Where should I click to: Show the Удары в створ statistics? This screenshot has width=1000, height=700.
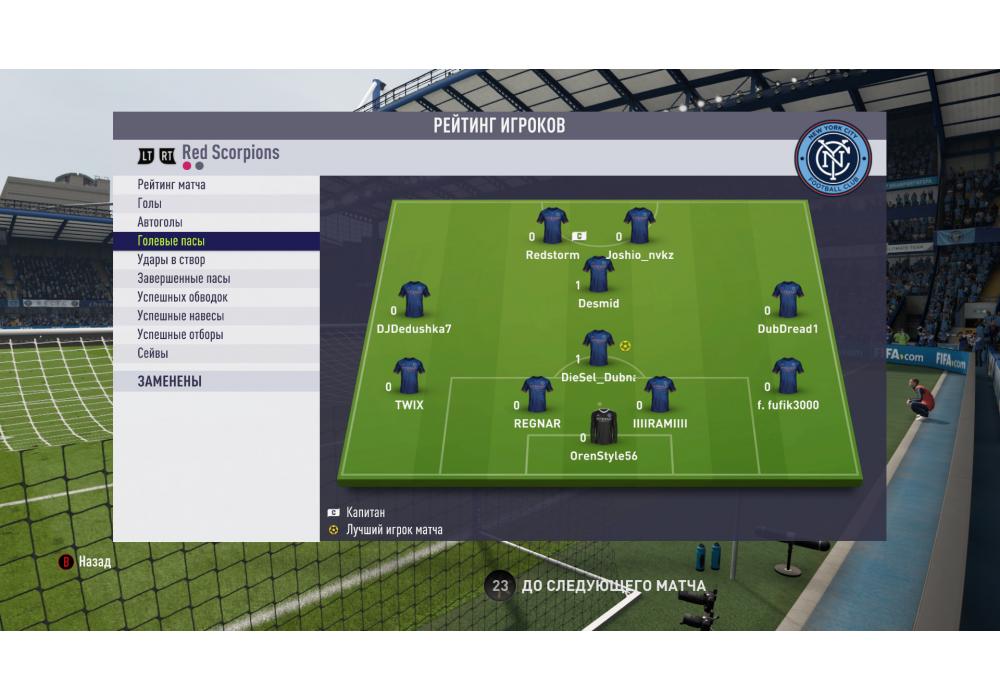click(171, 260)
